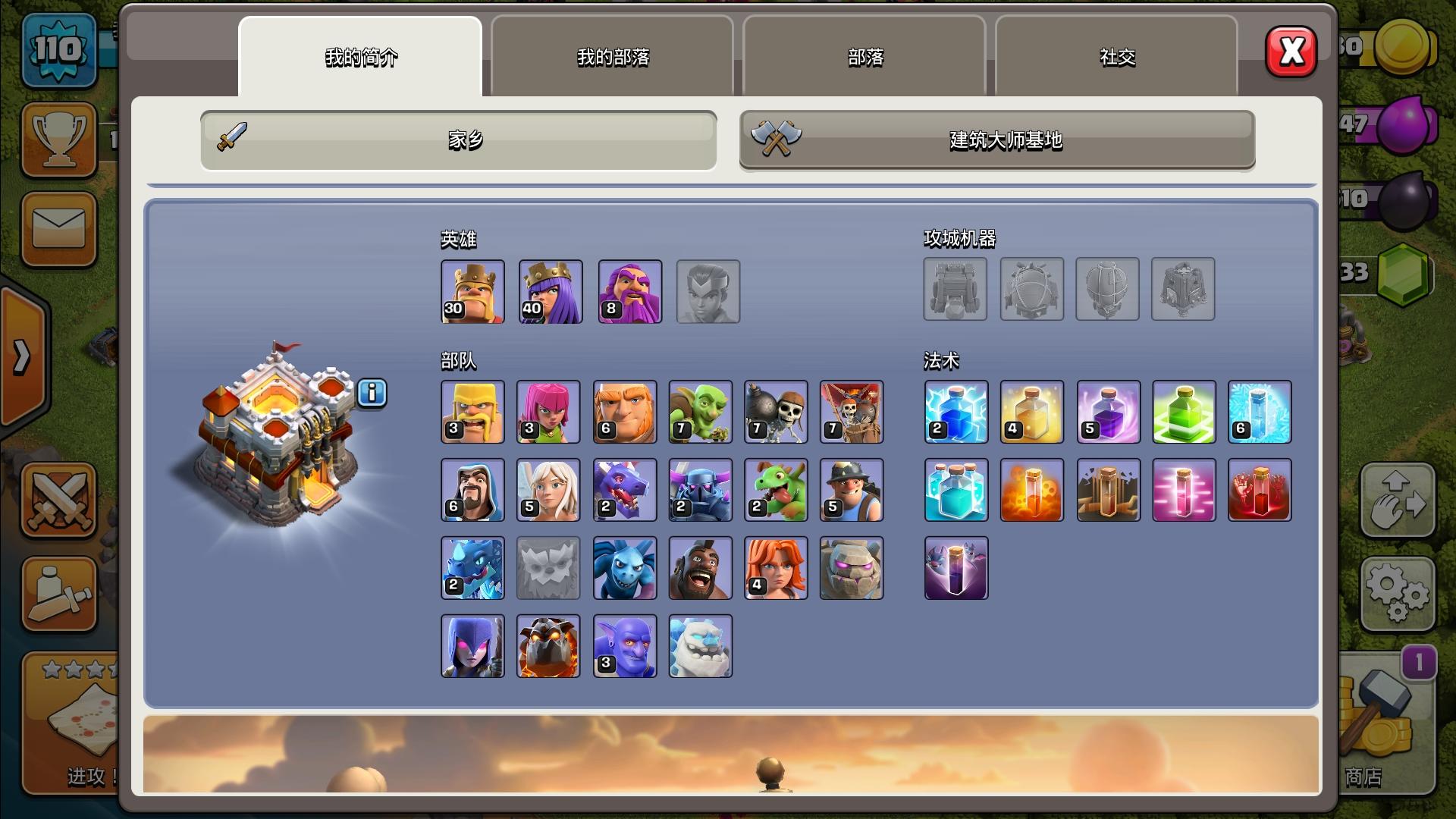Open the mail inbox panel

pyautogui.click(x=58, y=229)
